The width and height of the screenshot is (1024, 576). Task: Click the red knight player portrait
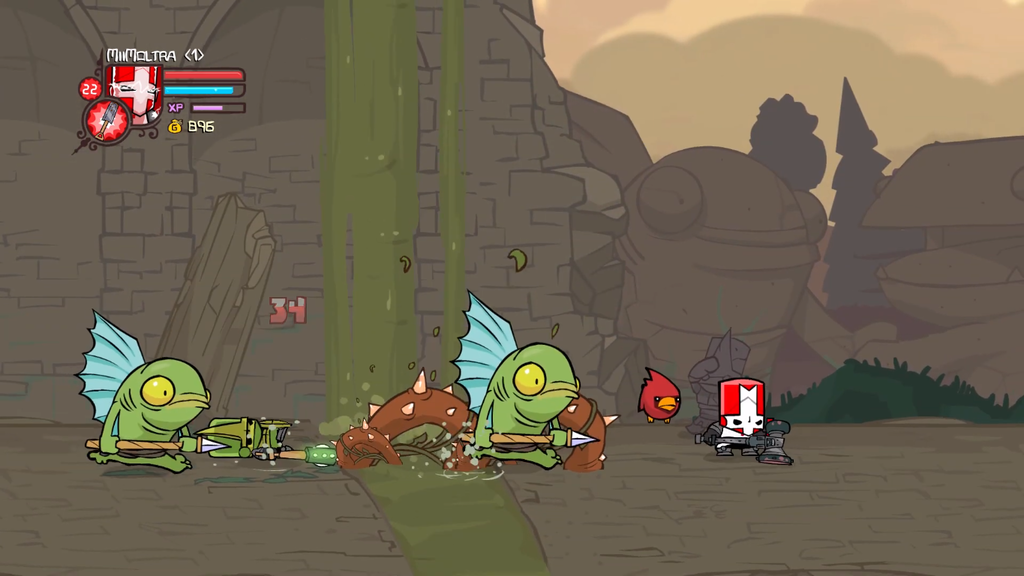(134, 89)
